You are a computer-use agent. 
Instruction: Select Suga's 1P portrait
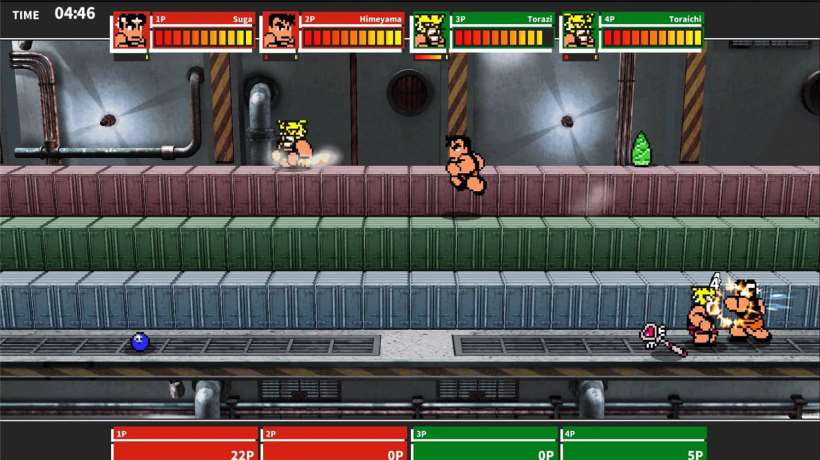130,31
